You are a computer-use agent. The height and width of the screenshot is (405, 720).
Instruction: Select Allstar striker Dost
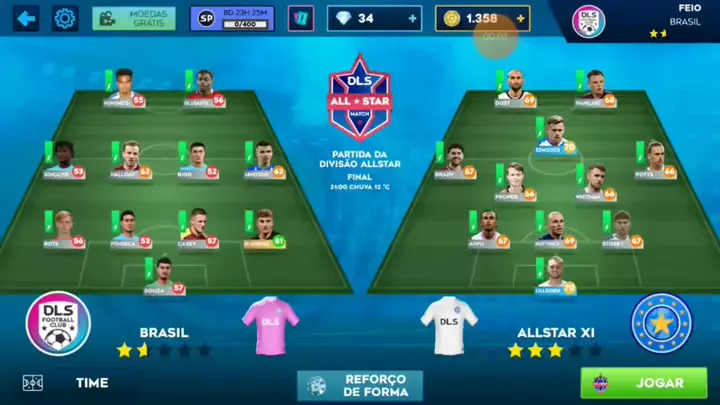coord(513,88)
